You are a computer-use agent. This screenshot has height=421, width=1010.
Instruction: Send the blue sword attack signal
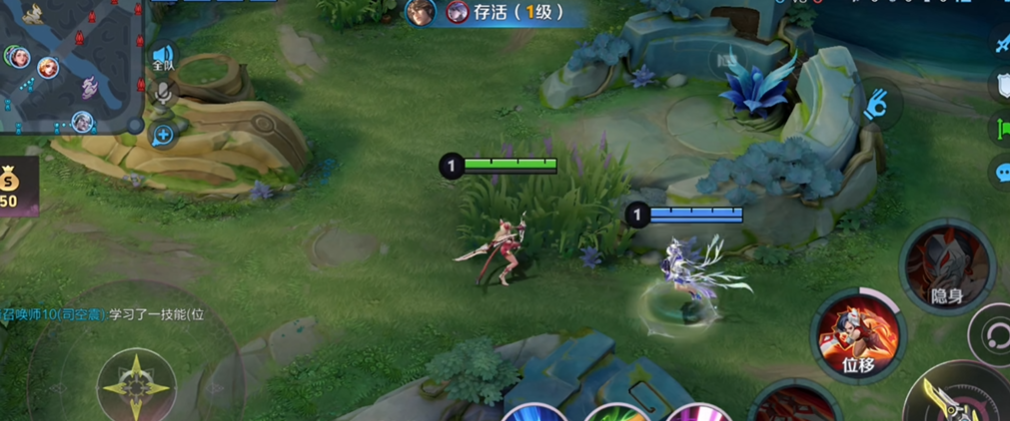point(1000,42)
